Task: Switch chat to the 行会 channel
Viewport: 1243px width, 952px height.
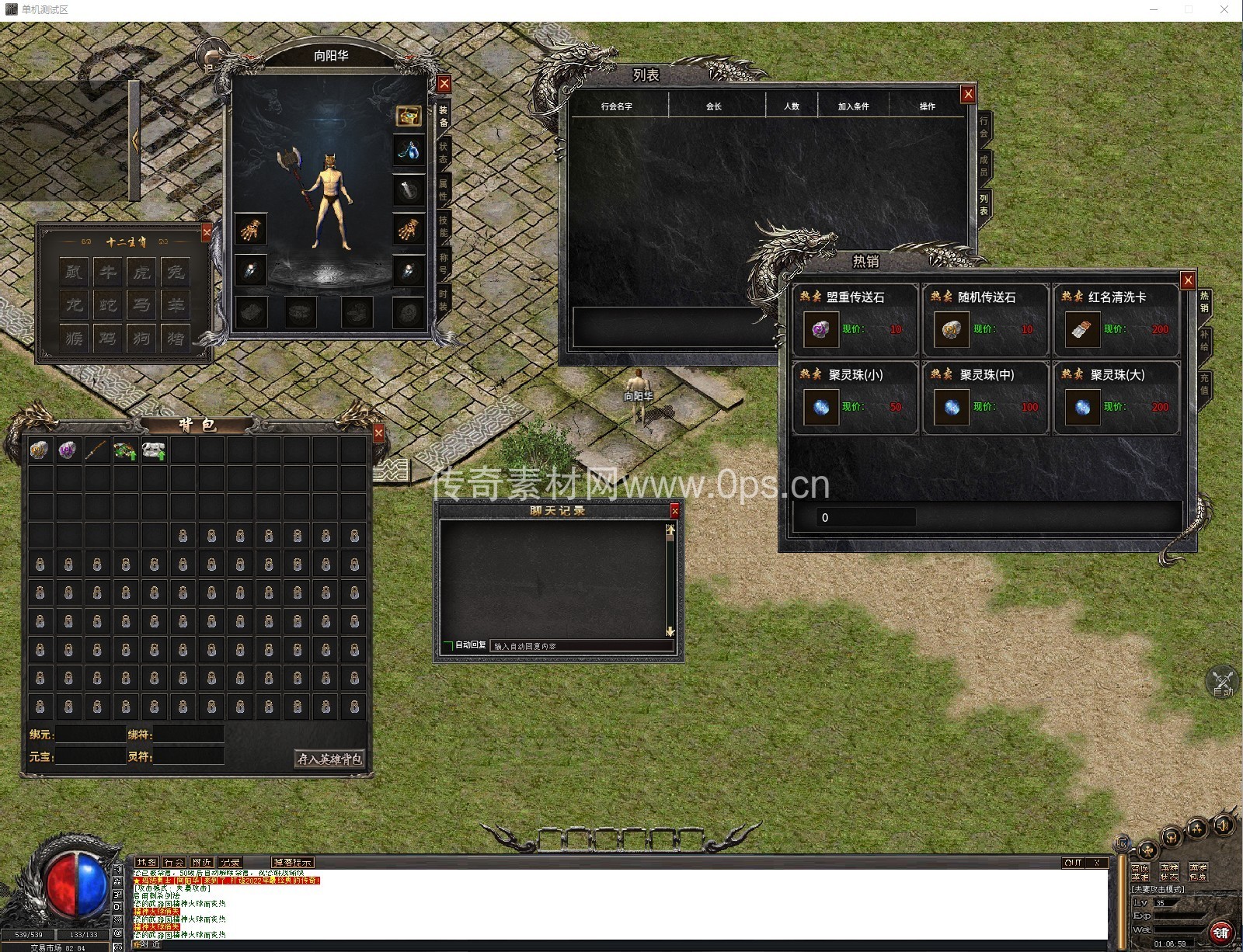Action: pyautogui.click(x=174, y=863)
